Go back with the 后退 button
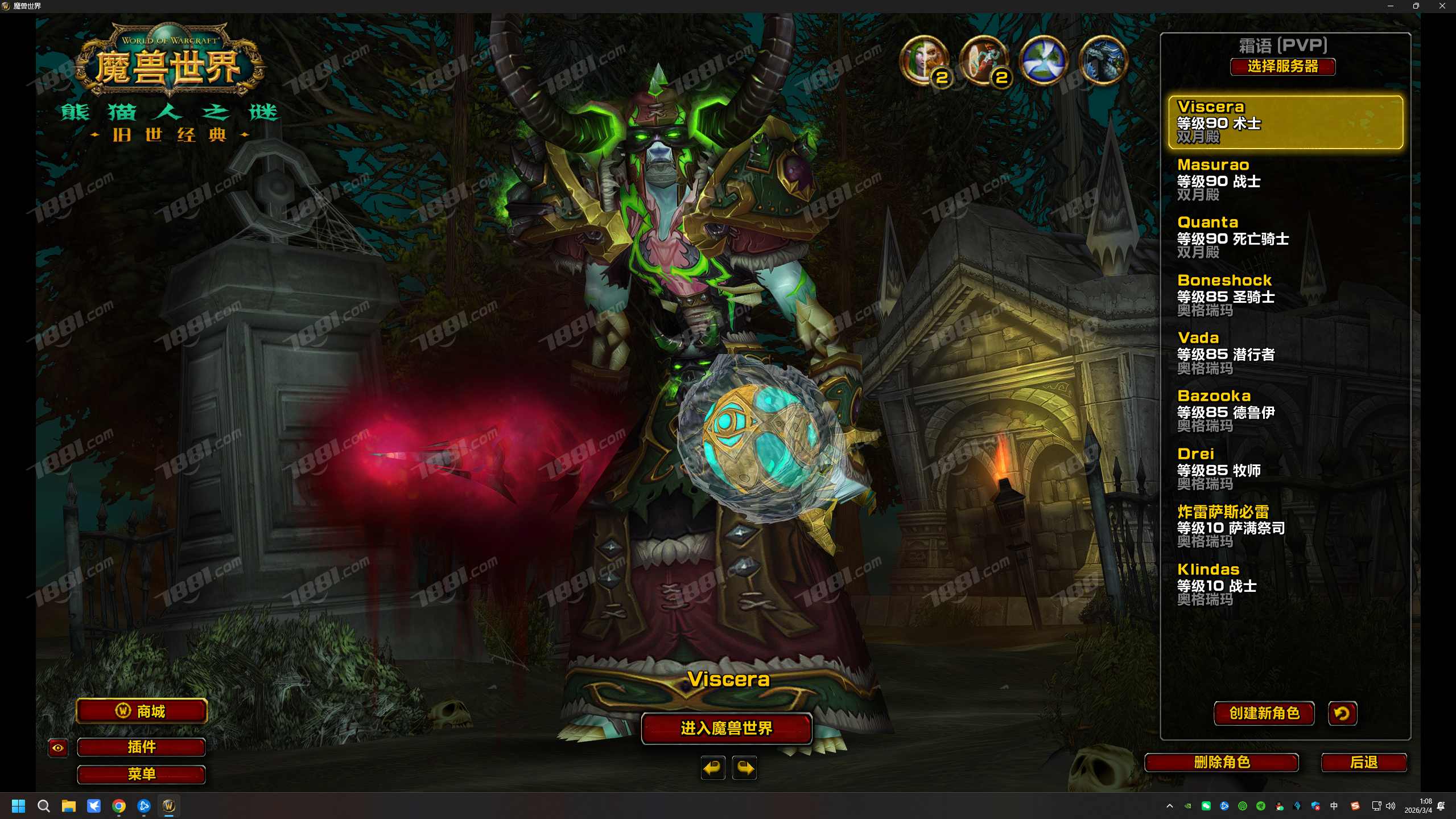This screenshot has height=819, width=1456. click(1363, 762)
